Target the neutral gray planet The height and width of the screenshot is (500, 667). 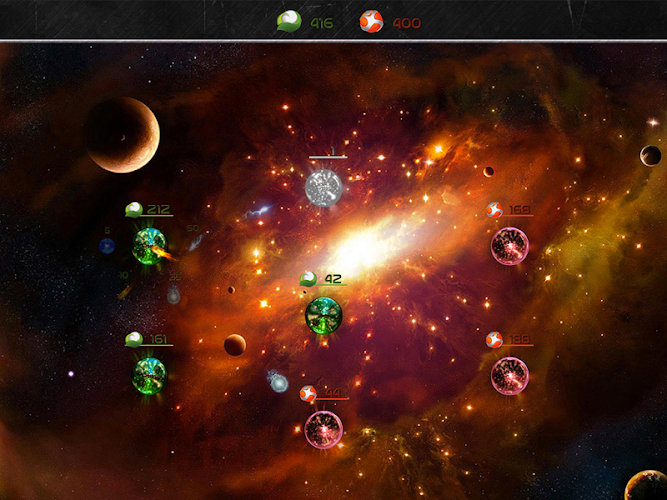(x=323, y=187)
